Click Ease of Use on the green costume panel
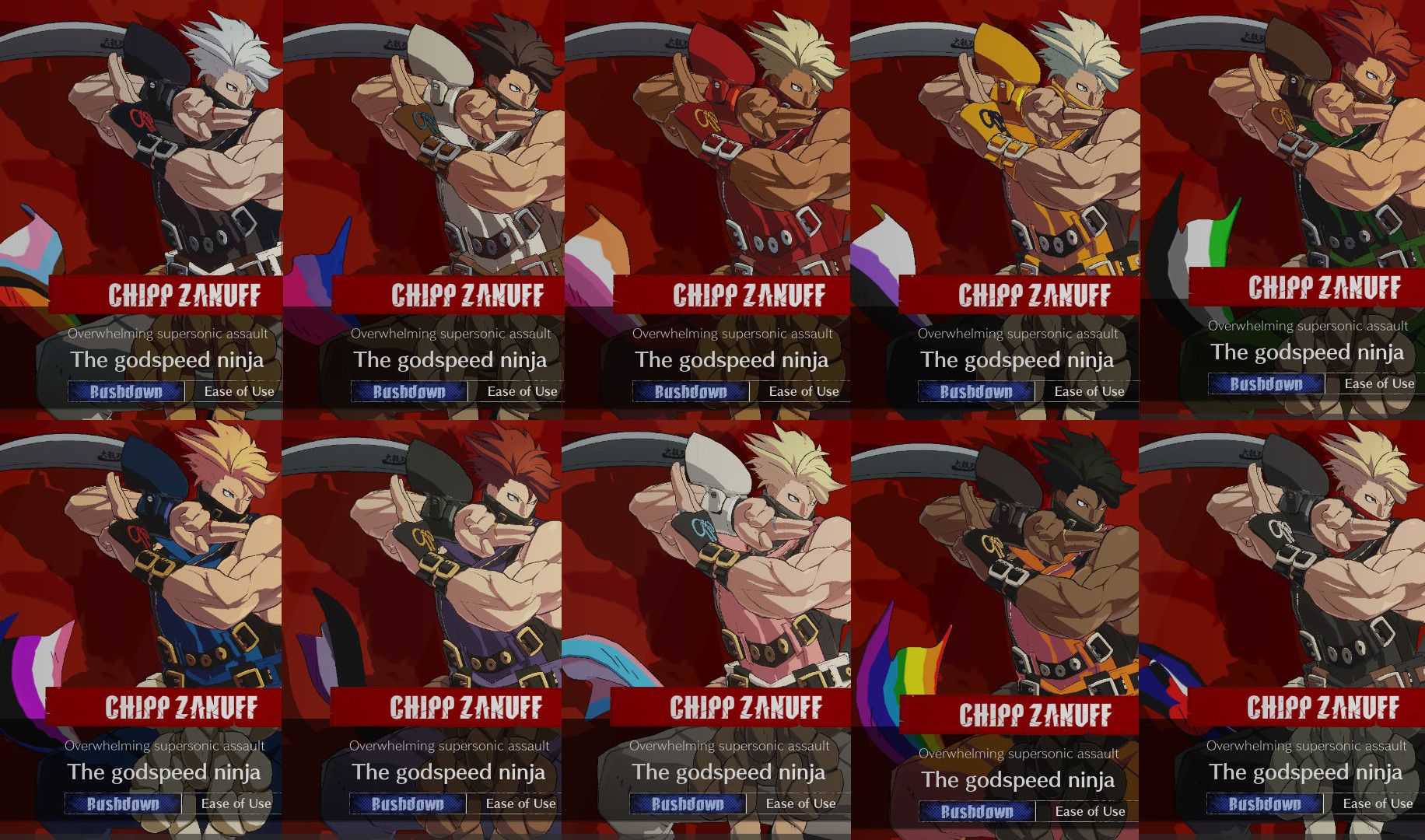 click(x=1378, y=383)
